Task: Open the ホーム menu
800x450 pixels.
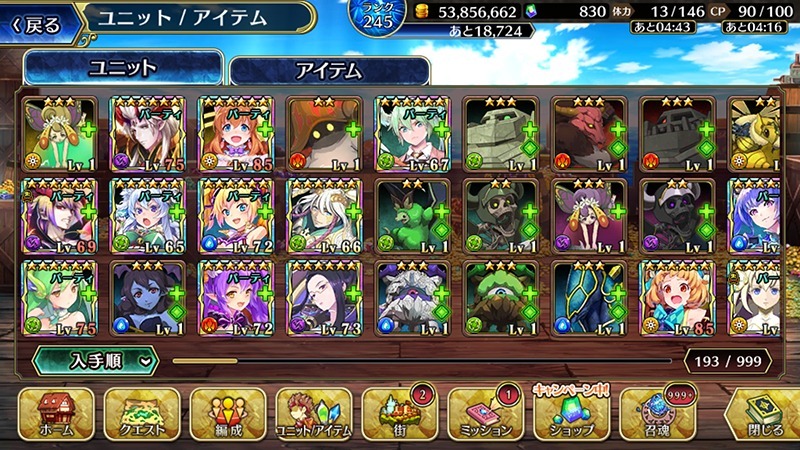Action: coord(56,414)
